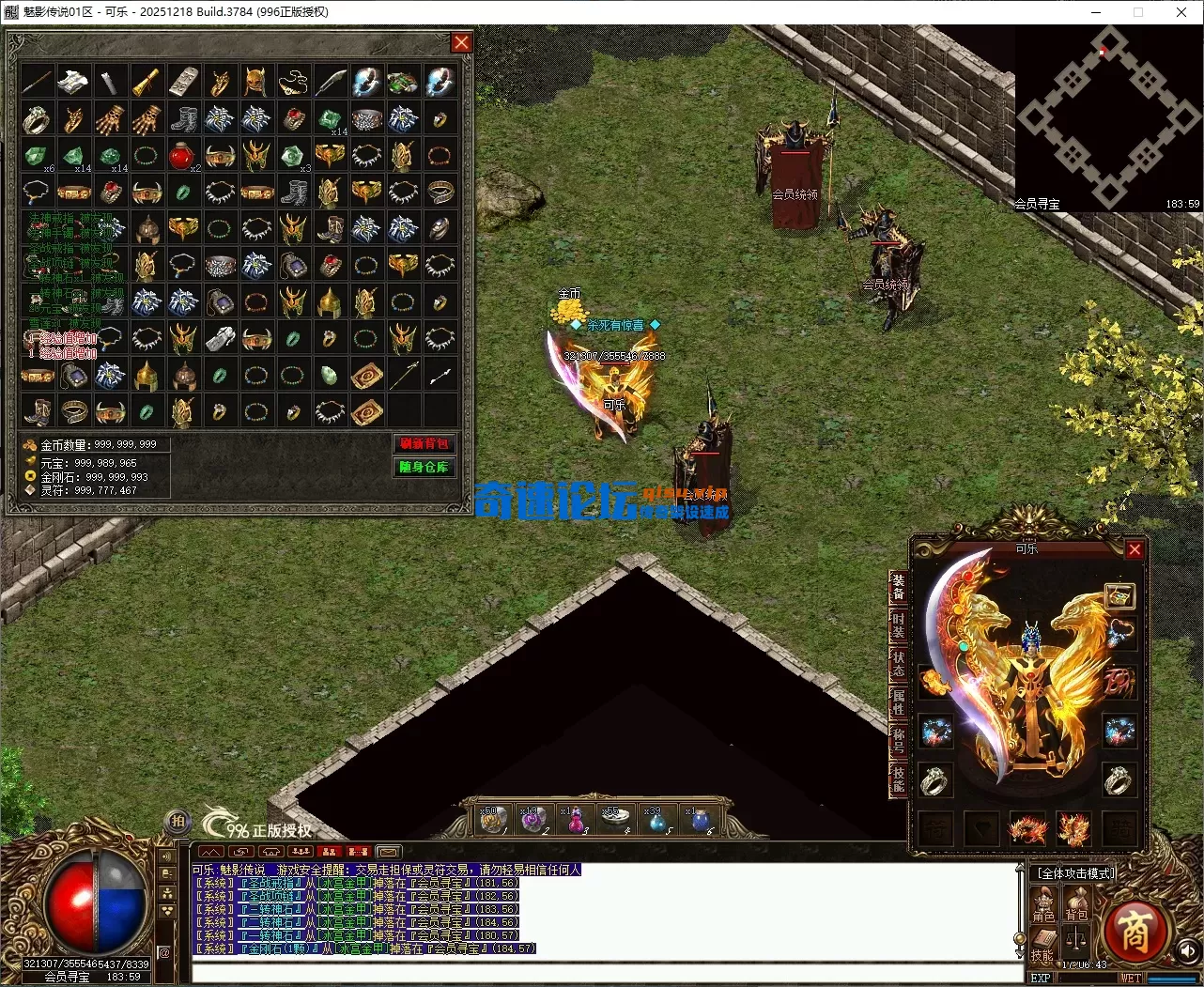The height and width of the screenshot is (987, 1204).
Task: Close the 可乐 character equipment panel
Action: pos(1135,549)
